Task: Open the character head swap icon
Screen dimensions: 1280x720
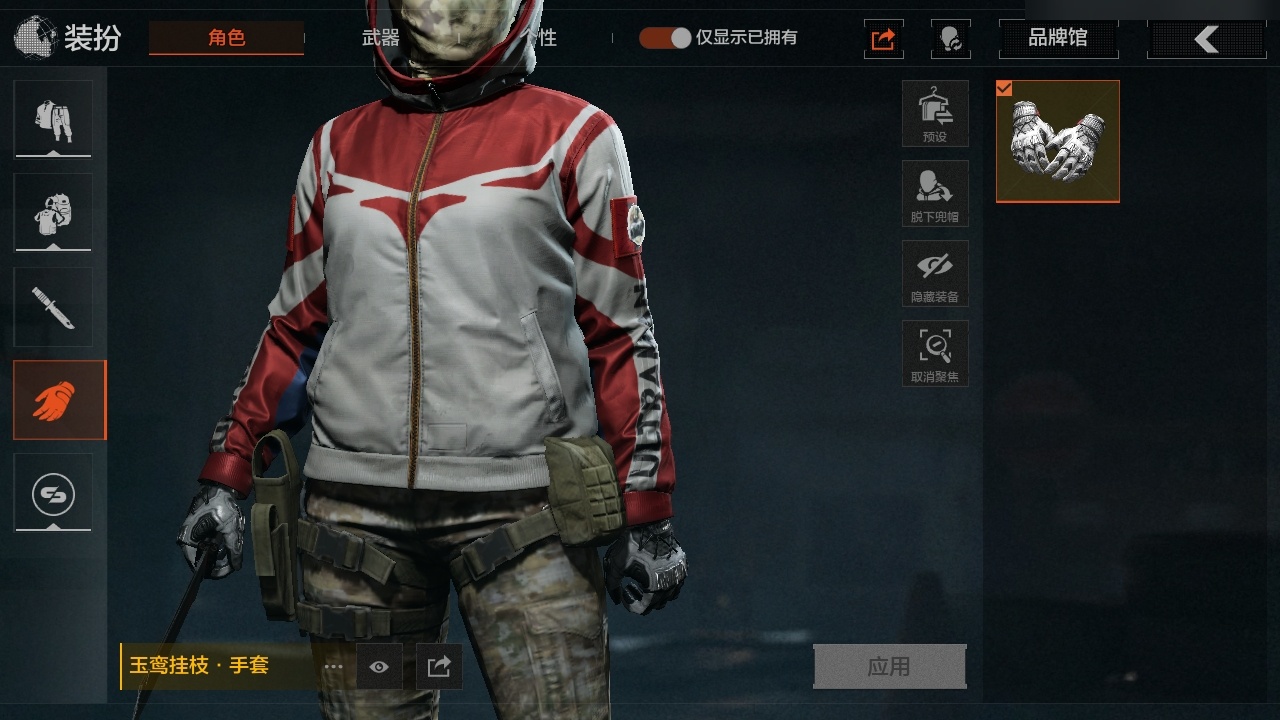Action: click(x=950, y=39)
